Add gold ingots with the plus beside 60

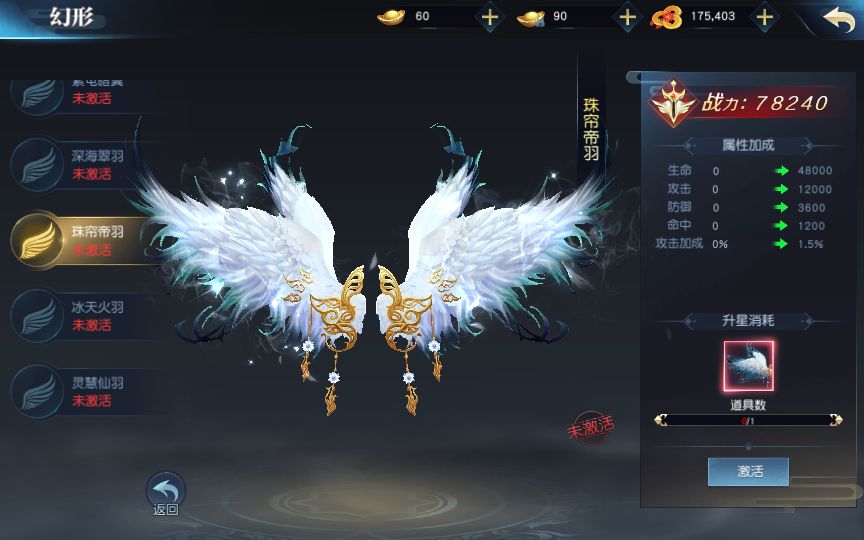click(x=489, y=17)
